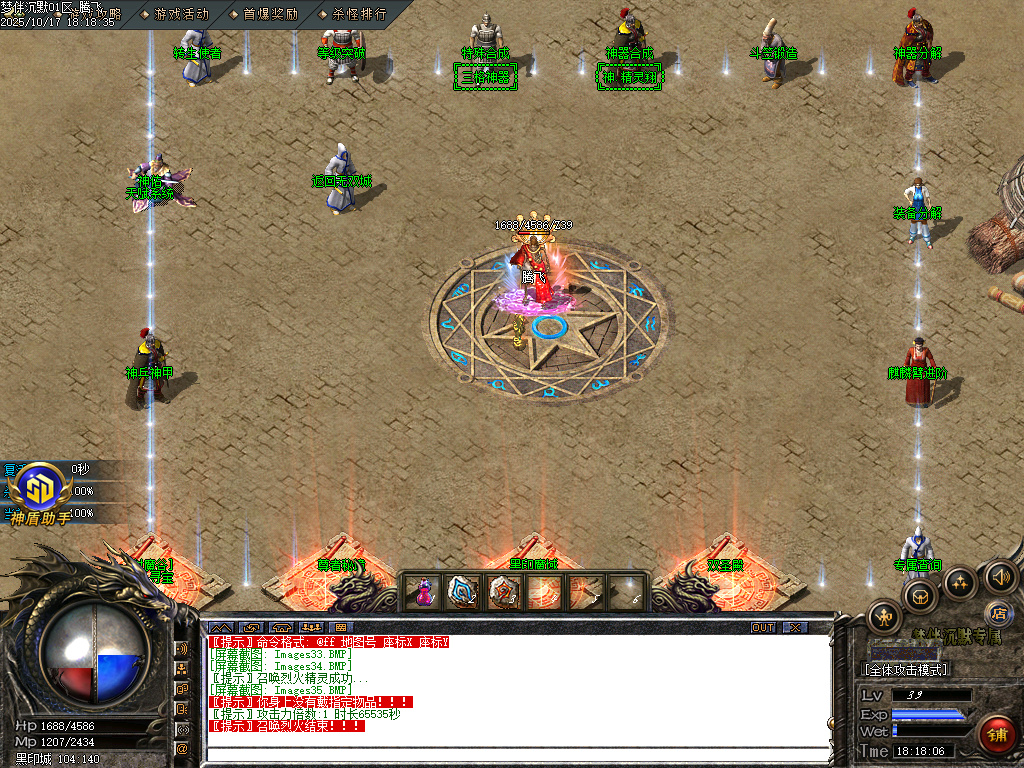Use the red-purple potion hotbar slot
Viewport: 1024px width, 768px height.
424,592
